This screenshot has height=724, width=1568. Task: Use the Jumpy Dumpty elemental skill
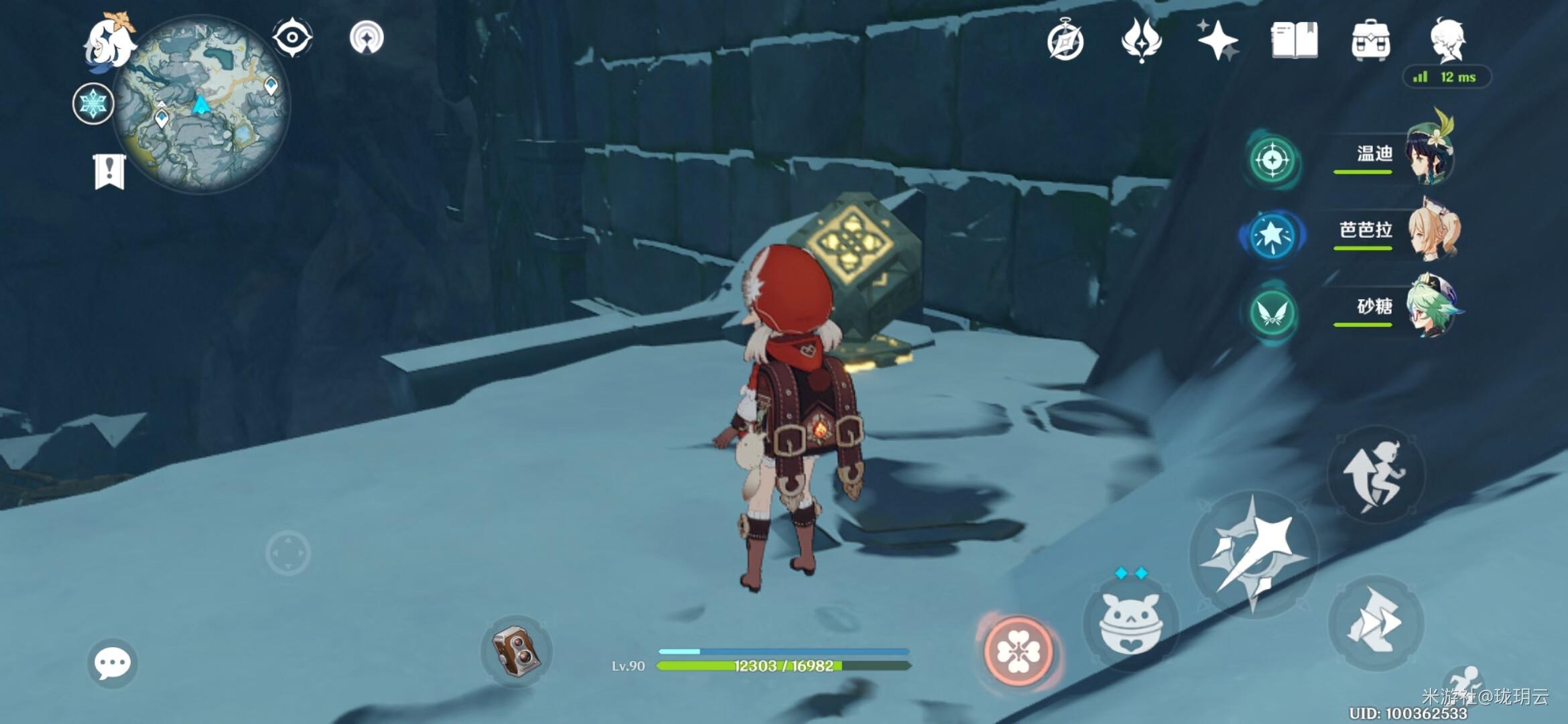coord(1131,623)
